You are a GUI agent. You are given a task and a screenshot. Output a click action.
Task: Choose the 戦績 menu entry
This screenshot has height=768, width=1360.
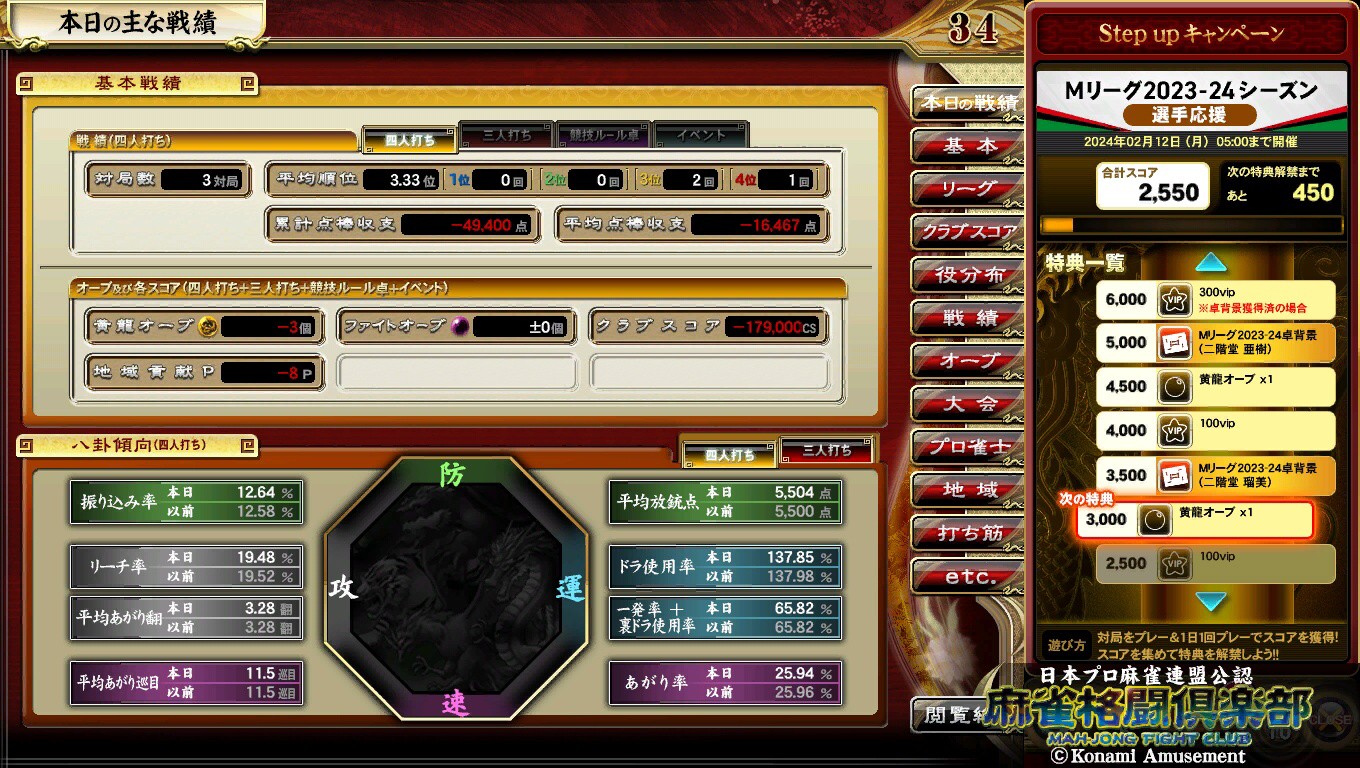point(968,318)
